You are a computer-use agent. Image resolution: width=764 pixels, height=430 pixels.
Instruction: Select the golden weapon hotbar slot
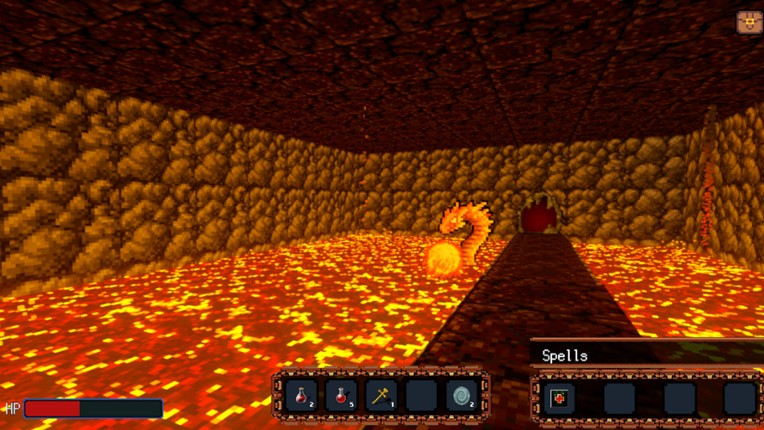pos(381,396)
